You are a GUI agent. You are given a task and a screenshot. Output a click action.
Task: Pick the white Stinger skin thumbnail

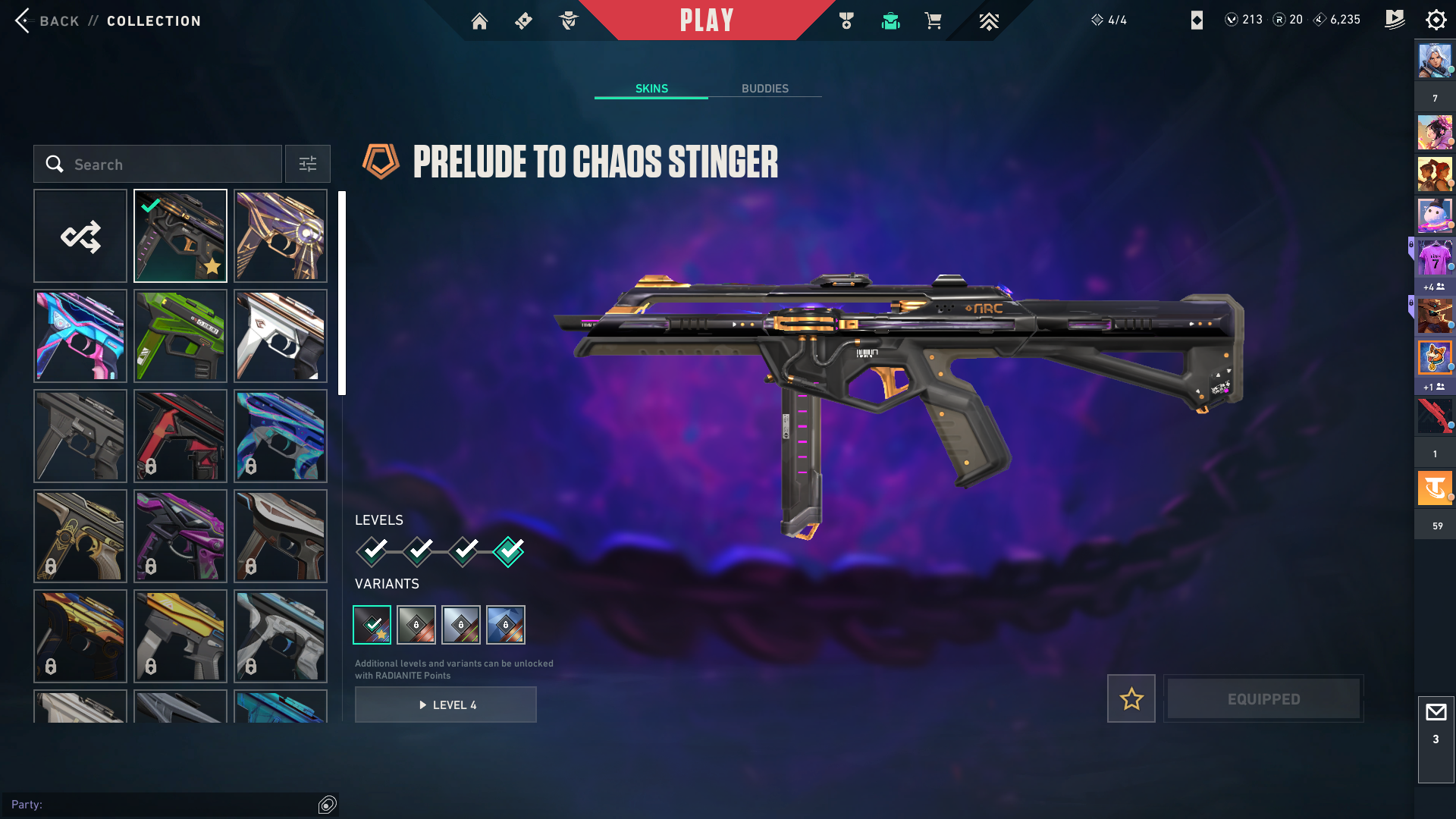[x=281, y=336]
